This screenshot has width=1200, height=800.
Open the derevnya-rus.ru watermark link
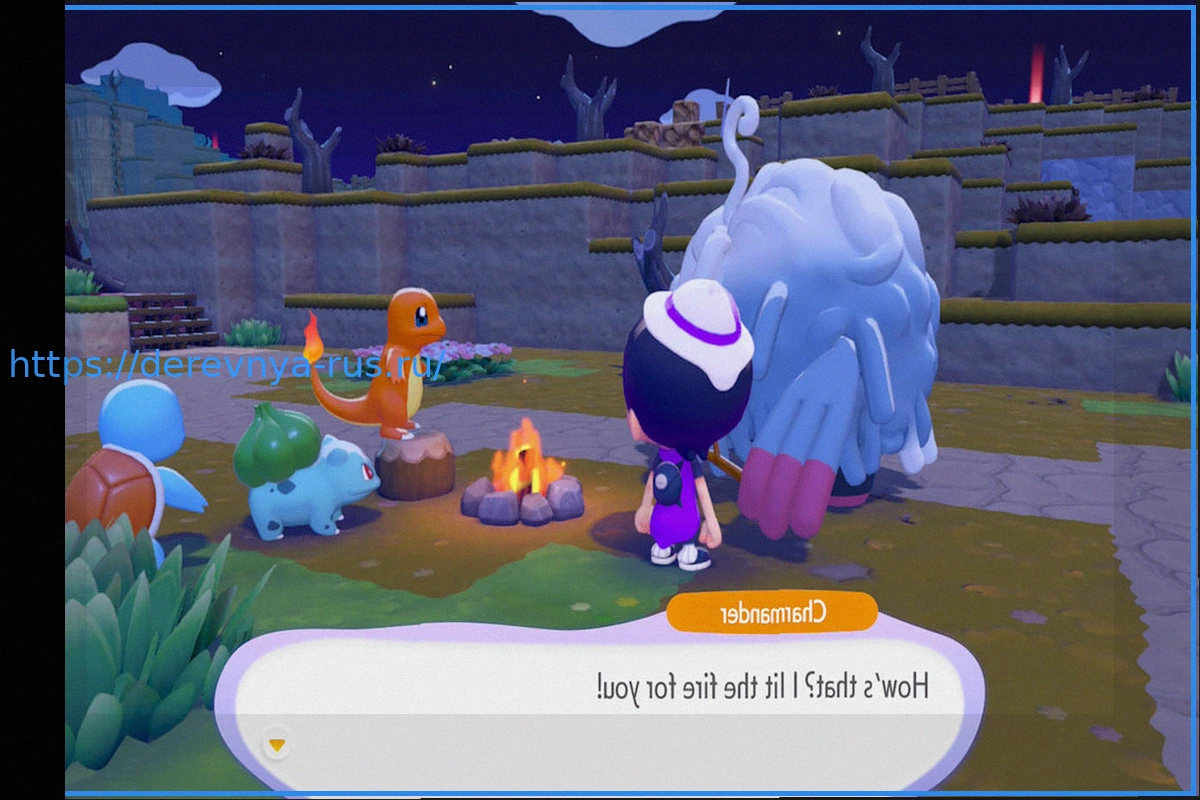(228, 364)
